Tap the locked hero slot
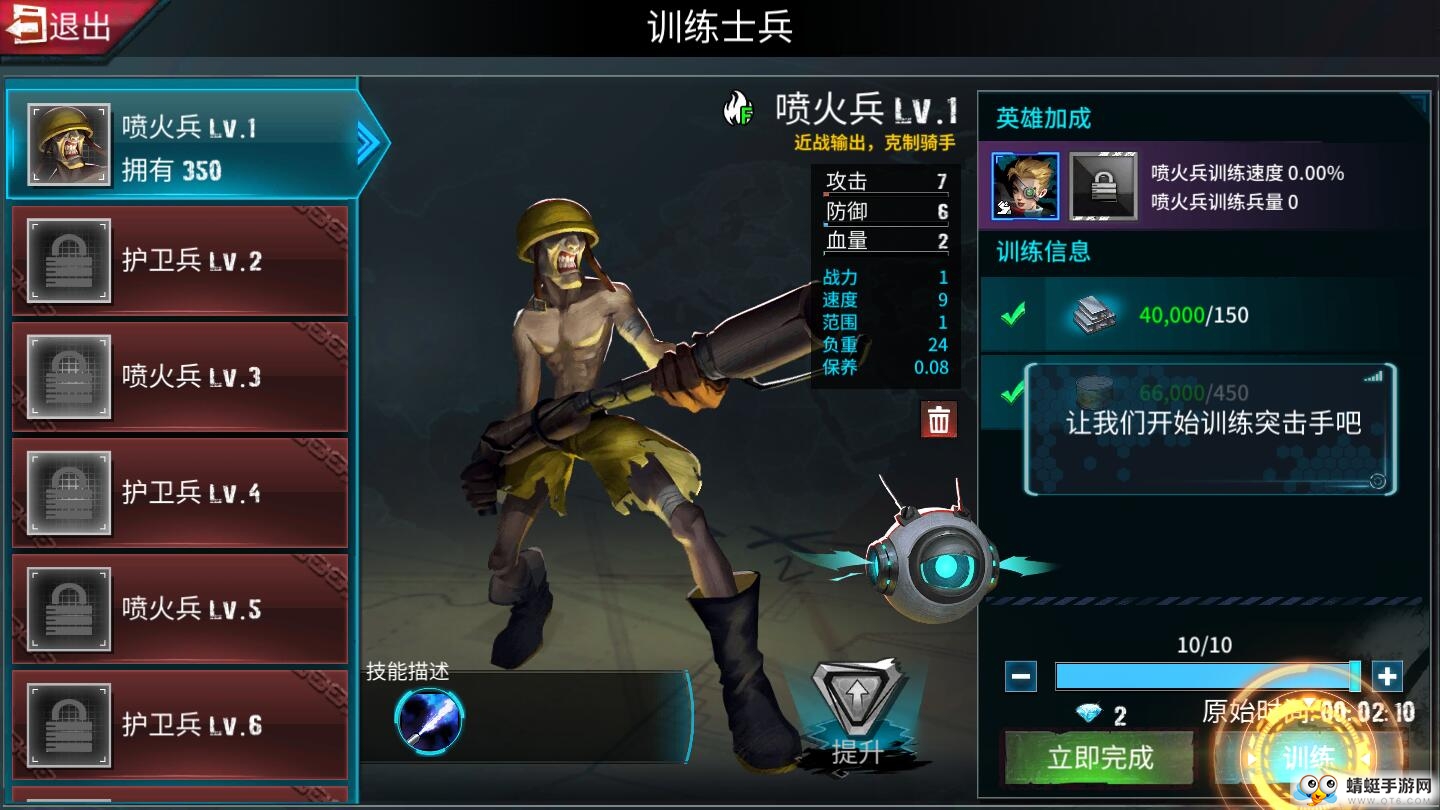This screenshot has height=810, width=1440. (x=1103, y=186)
